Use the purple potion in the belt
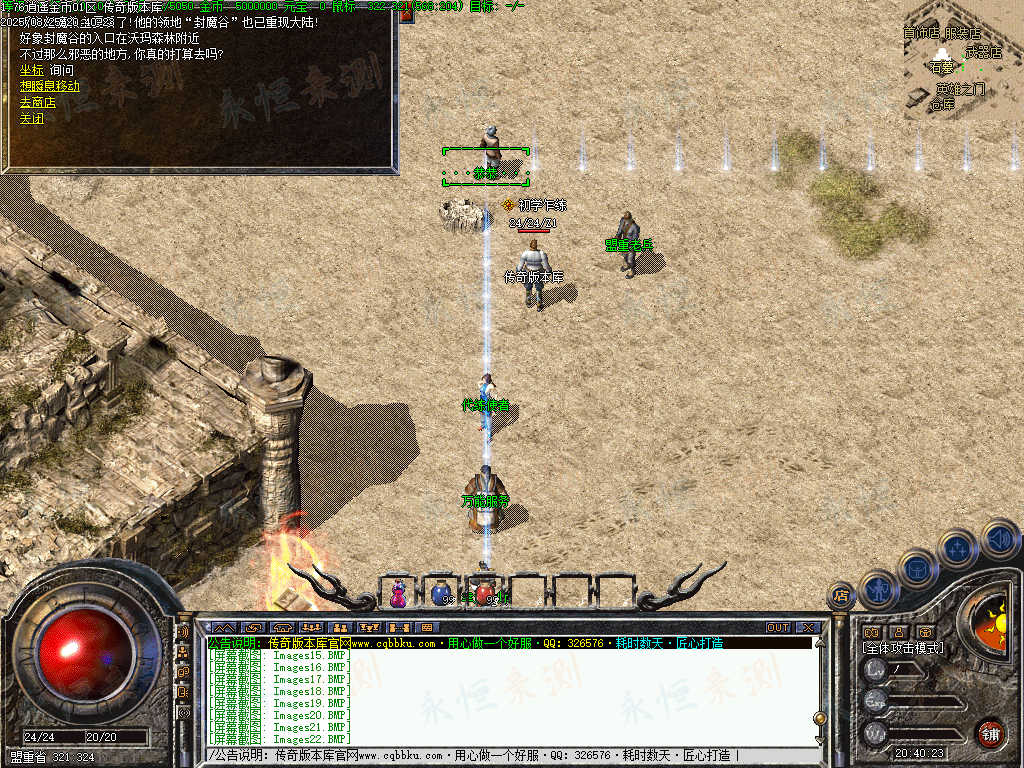Viewport: 1024px width, 768px height. (398, 594)
